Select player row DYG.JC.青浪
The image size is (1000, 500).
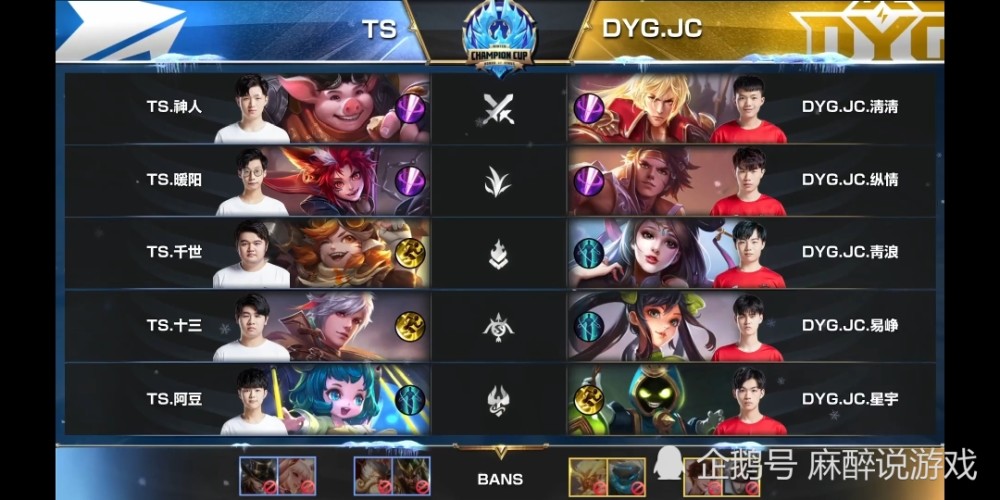pyautogui.click(x=849, y=252)
